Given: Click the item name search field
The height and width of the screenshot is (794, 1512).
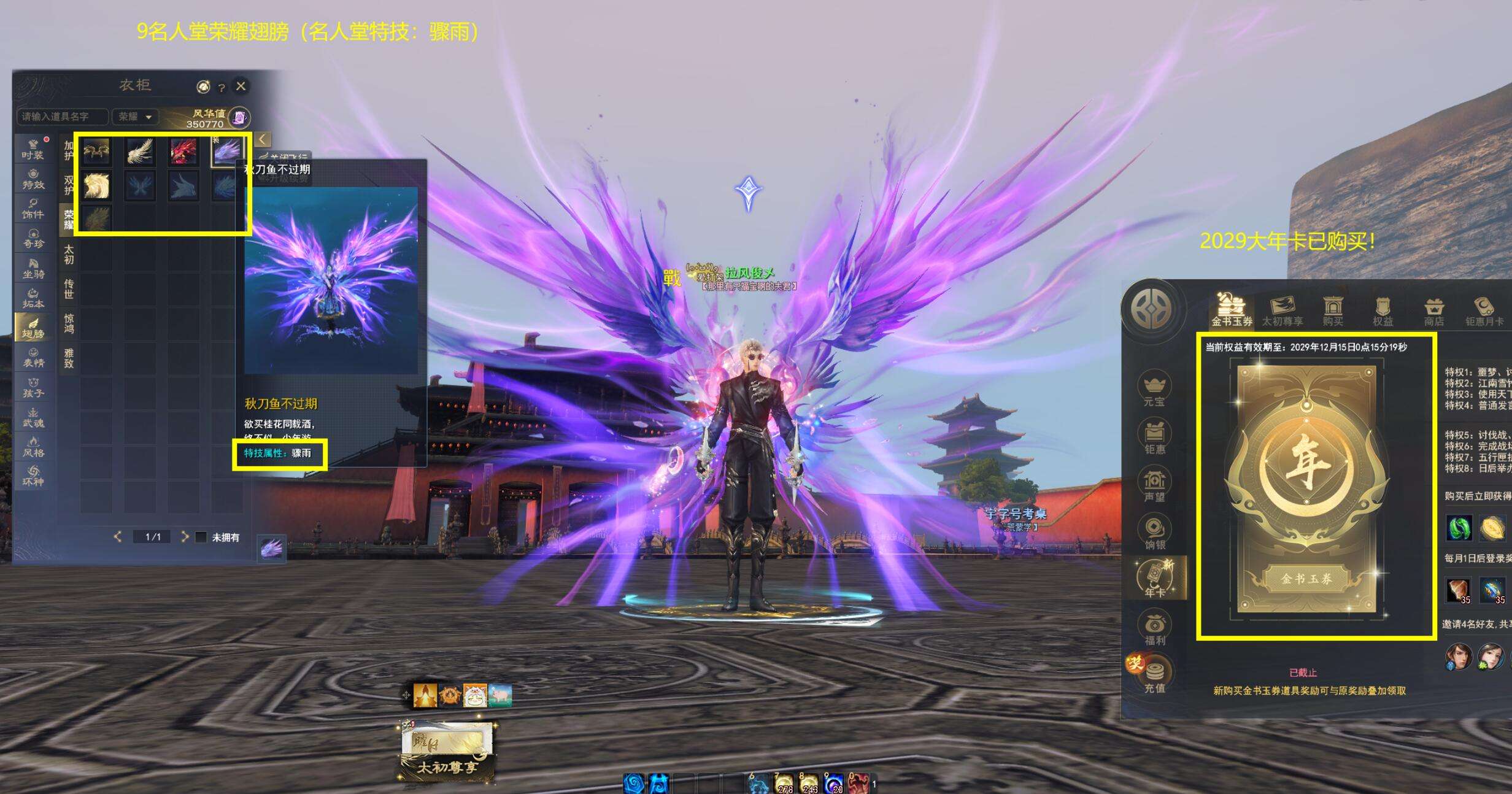Looking at the screenshot, I should (62, 117).
